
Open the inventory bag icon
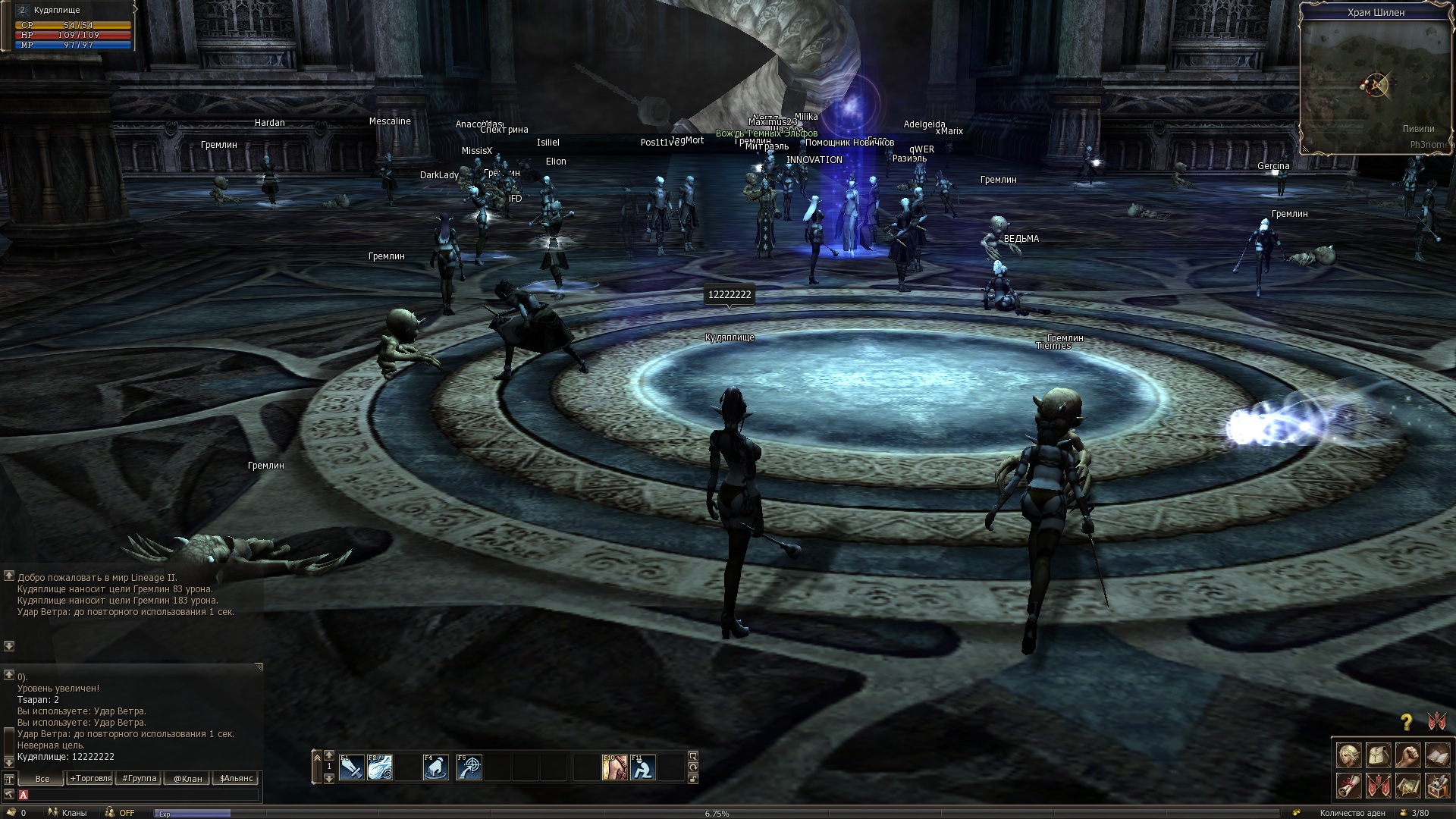pos(1378,755)
